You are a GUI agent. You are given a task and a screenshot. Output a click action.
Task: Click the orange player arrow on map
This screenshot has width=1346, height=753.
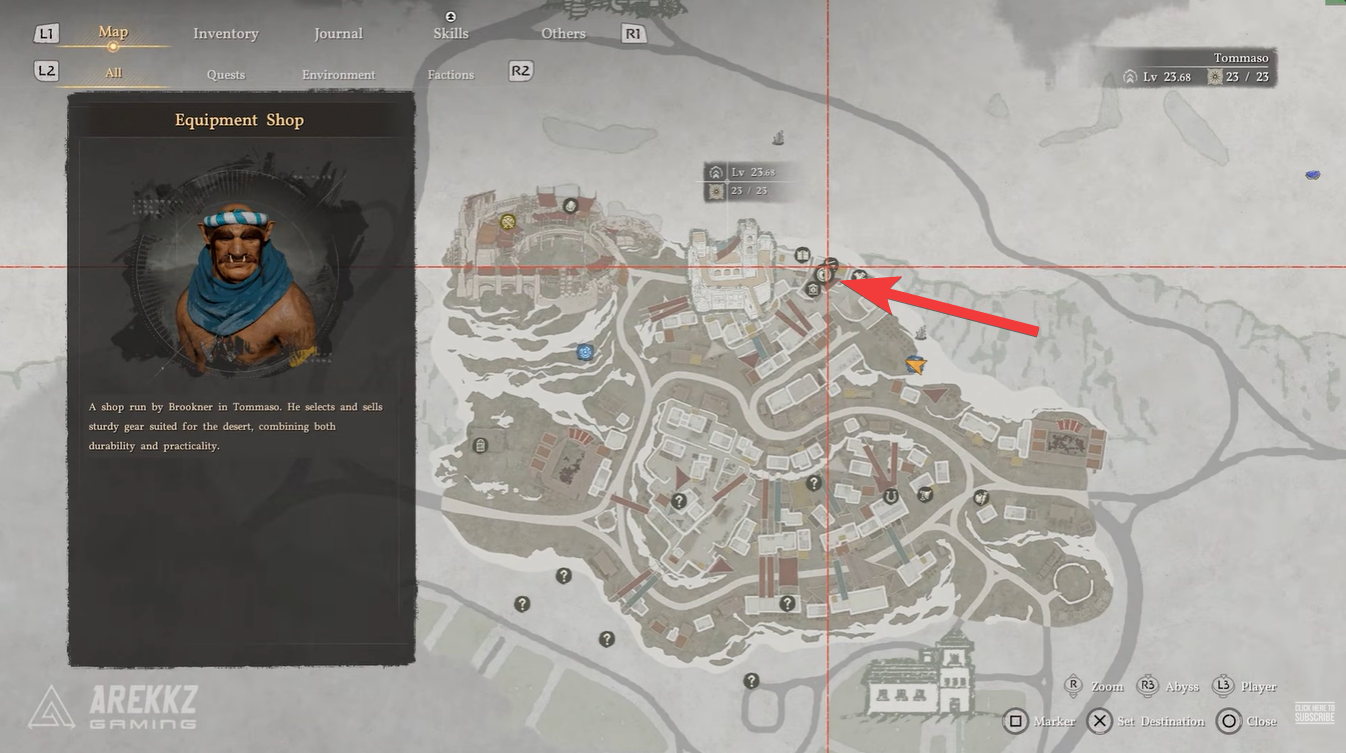coord(915,366)
